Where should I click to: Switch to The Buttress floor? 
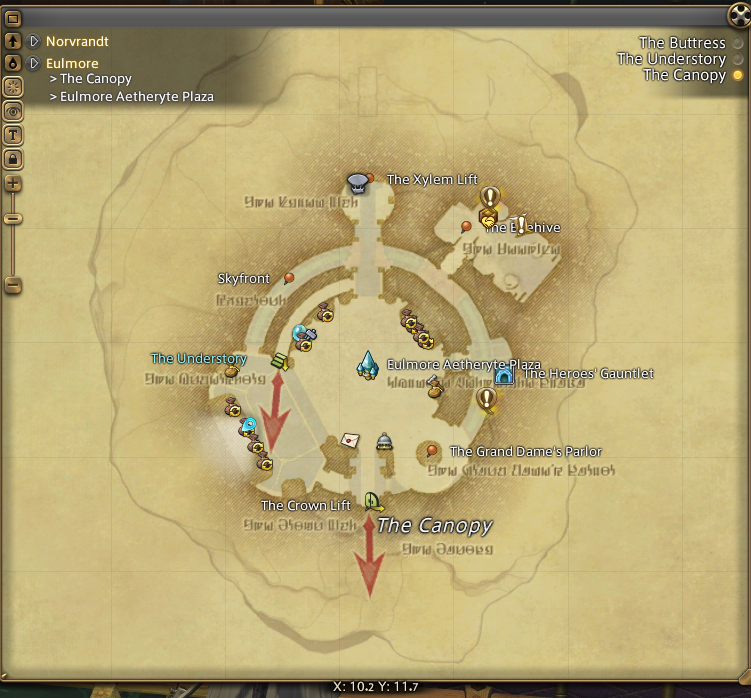[x=738, y=43]
